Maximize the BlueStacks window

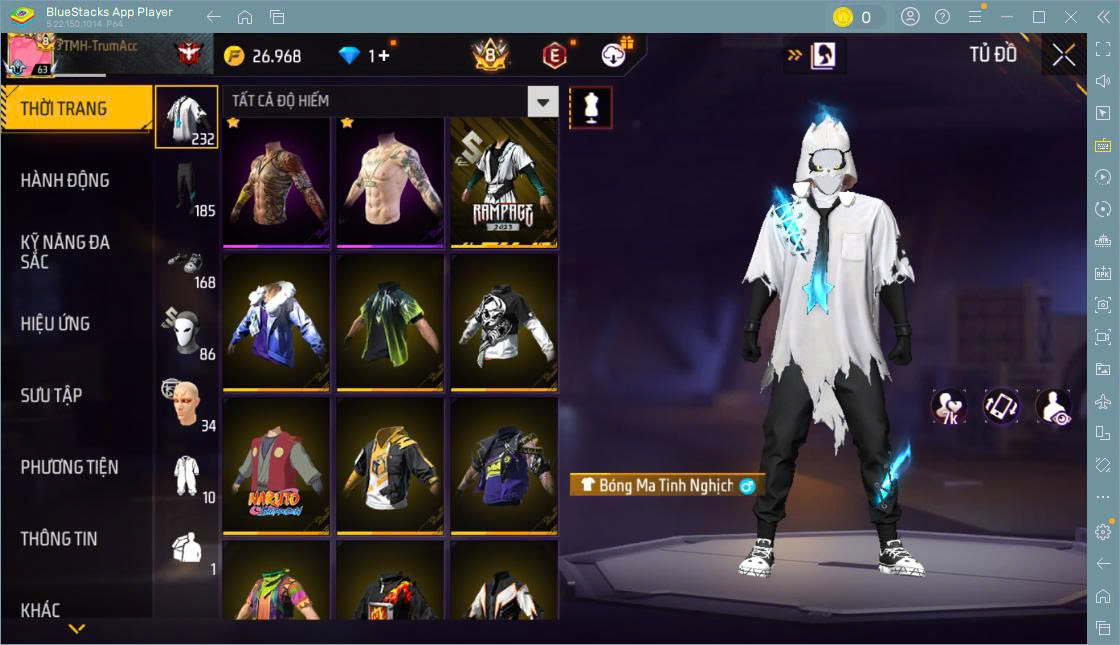pyautogui.click(x=1039, y=17)
